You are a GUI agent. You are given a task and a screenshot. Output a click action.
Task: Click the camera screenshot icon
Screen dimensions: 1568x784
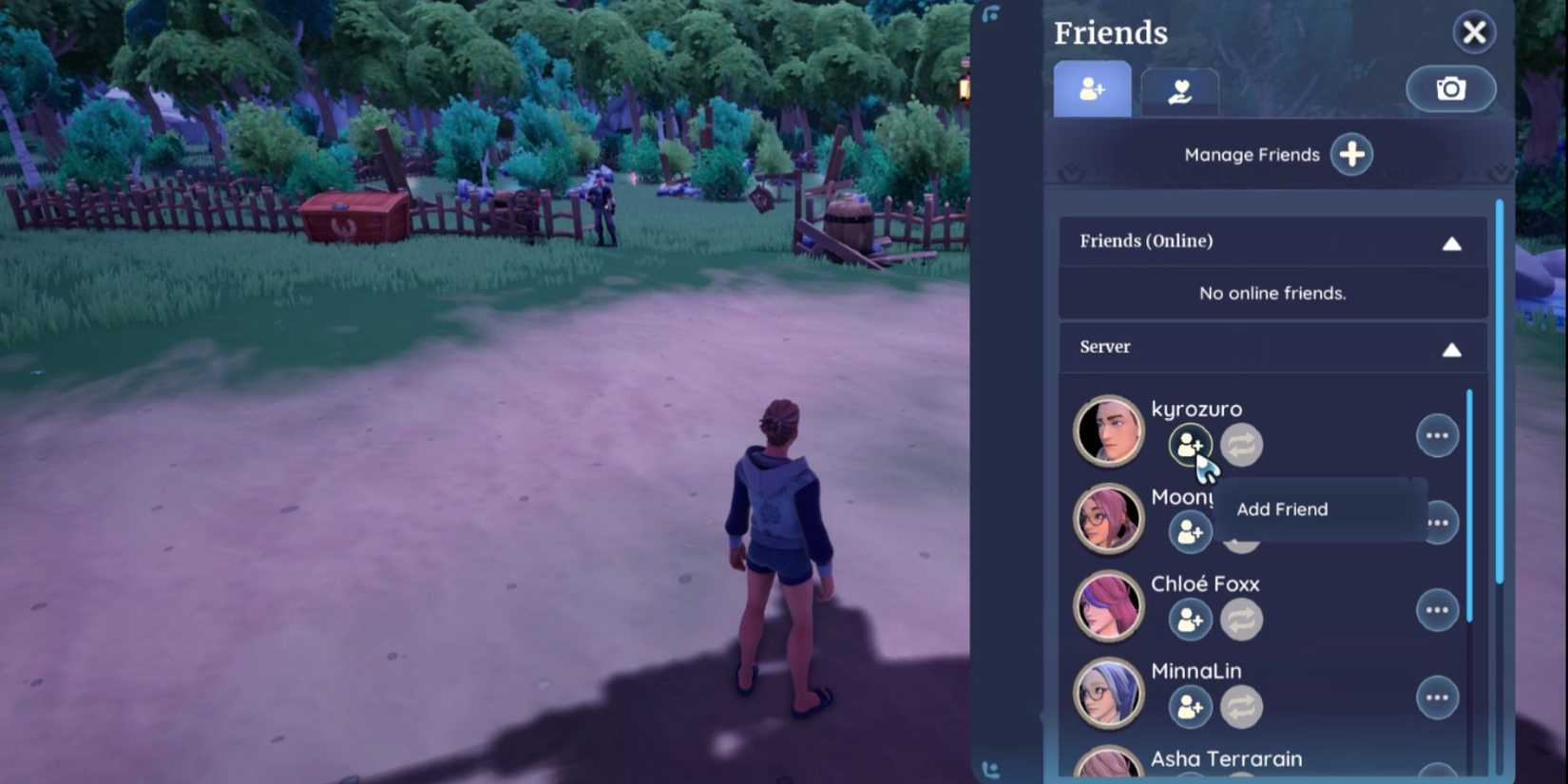pyautogui.click(x=1450, y=88)
